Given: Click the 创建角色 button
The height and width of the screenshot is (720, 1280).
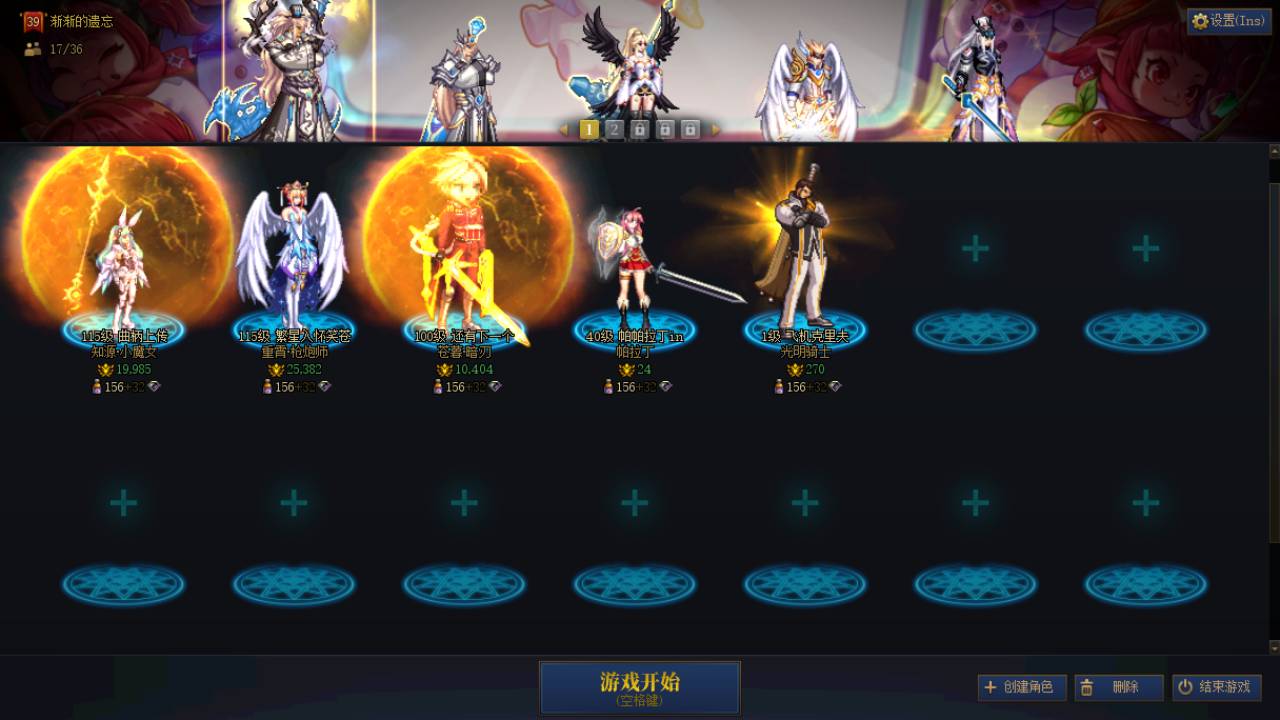Looking at the screenshot, I should pyautogui.click(x=1023, y=687).
